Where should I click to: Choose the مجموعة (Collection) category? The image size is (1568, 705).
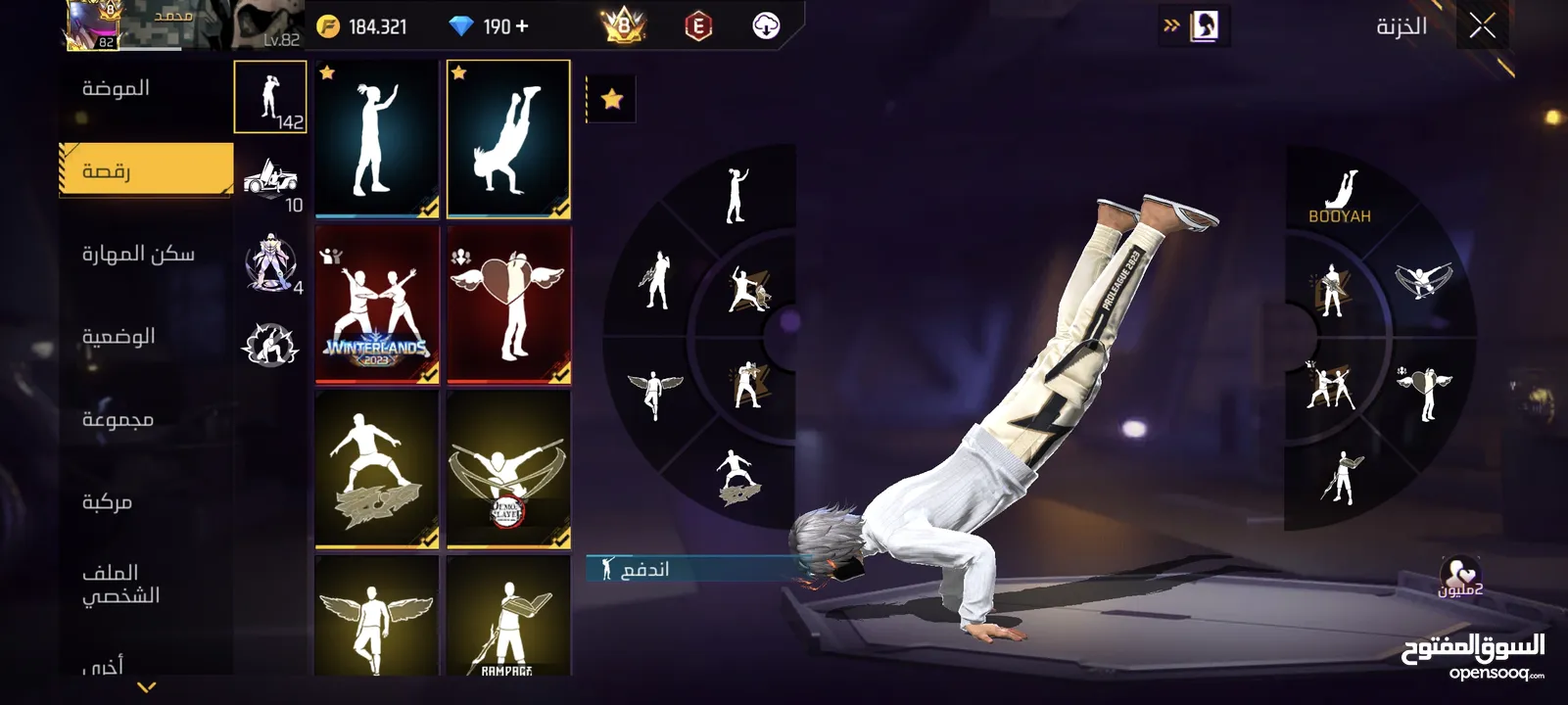[118, 419]
